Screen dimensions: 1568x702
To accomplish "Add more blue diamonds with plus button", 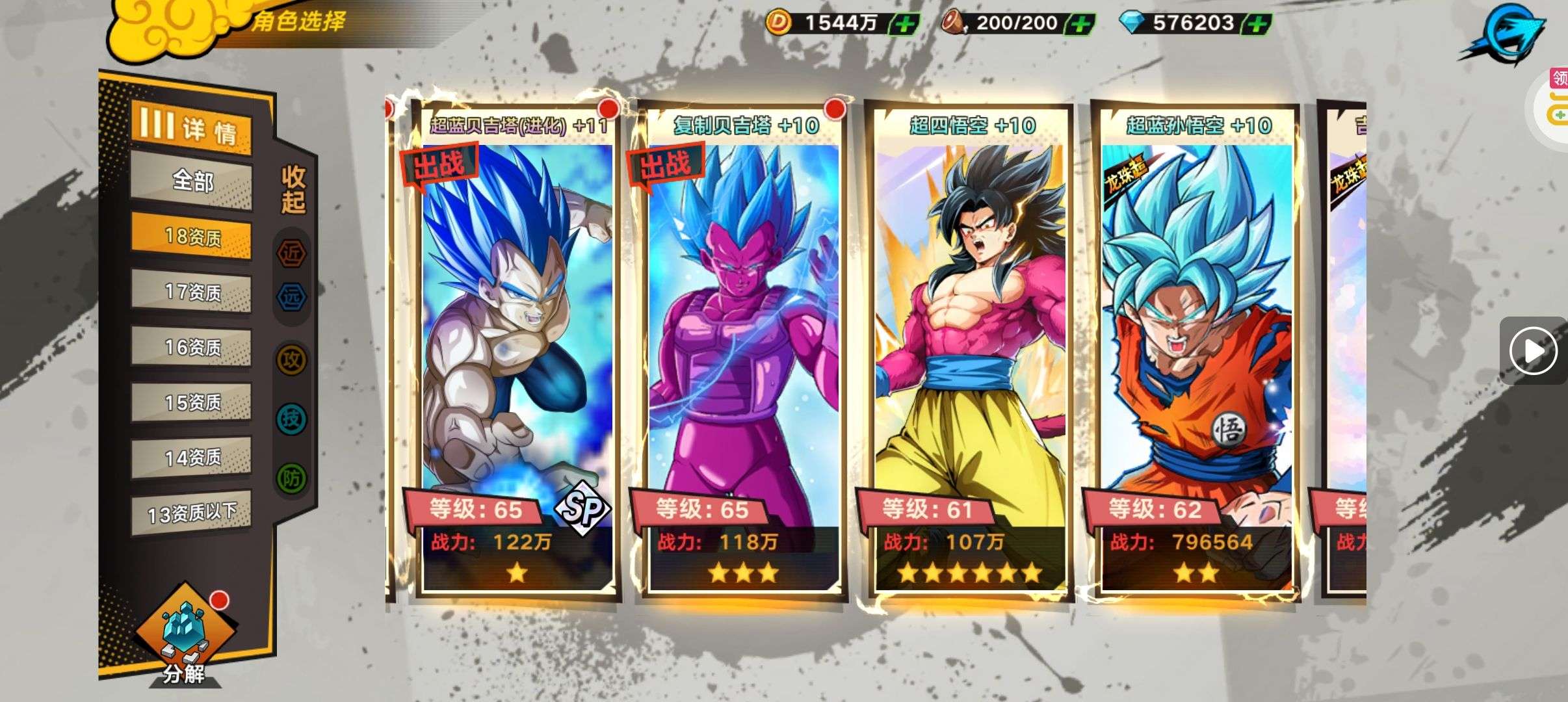I will click(x=1257, y=25).
